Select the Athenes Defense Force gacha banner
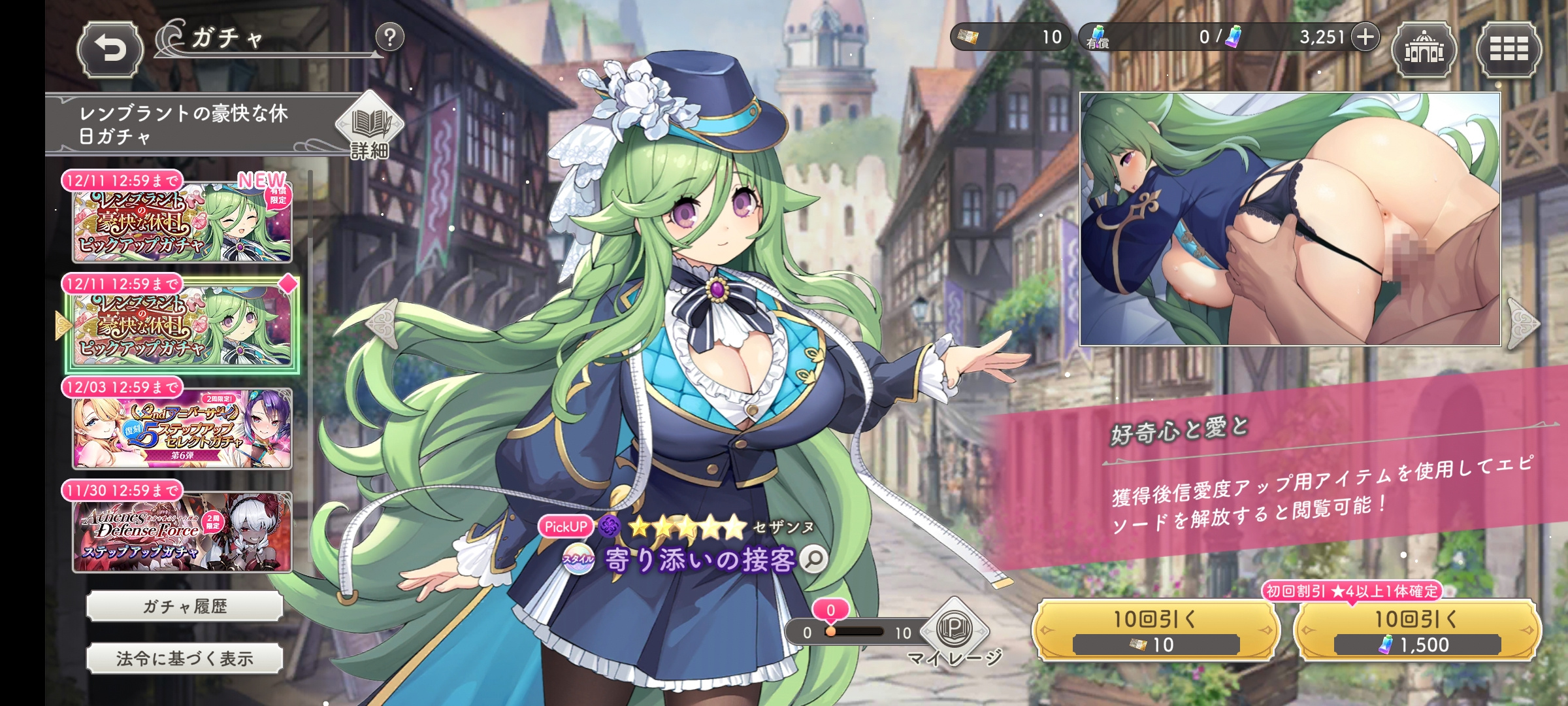Viewport: 1568px width, 706px height. (x=182, y=532)
